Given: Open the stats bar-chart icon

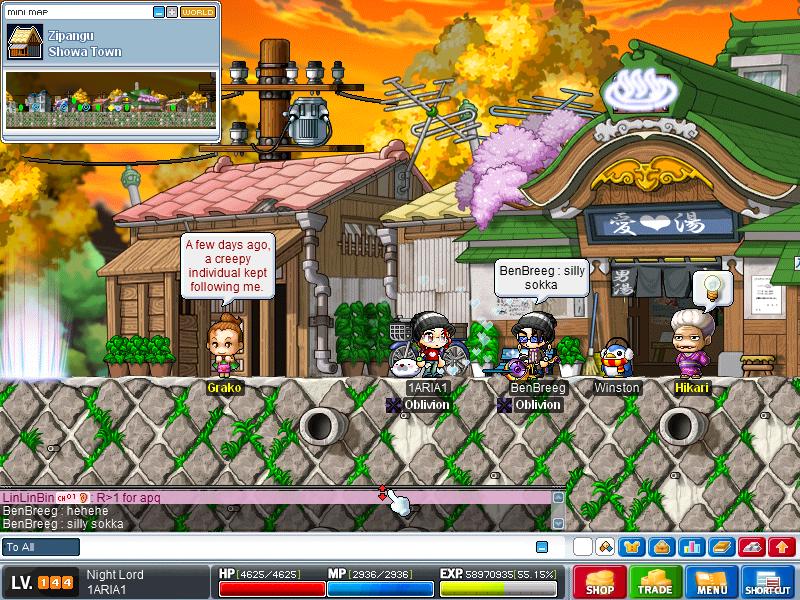Looking at the screenshot, I should [x=691, y=547].
